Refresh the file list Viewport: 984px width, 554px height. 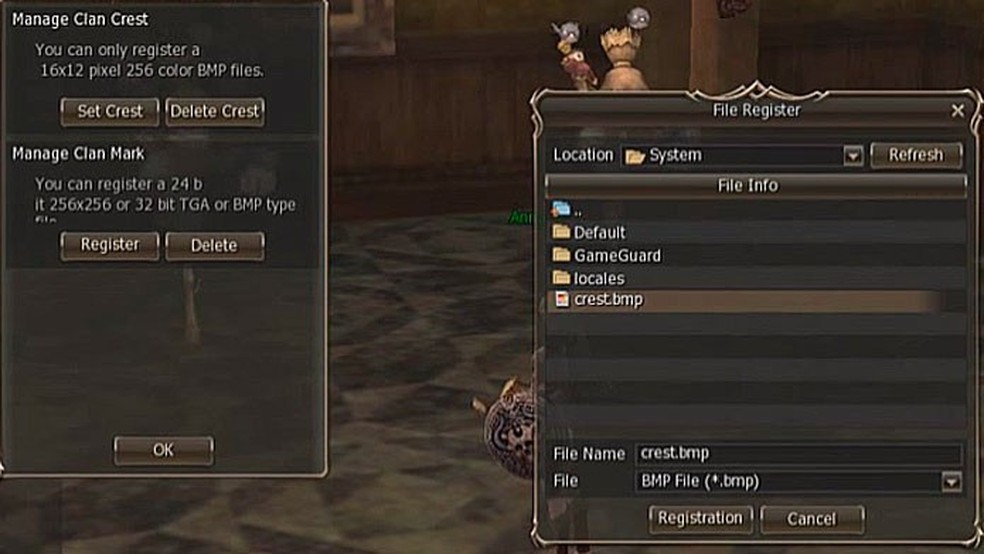[x=916, y=155]
